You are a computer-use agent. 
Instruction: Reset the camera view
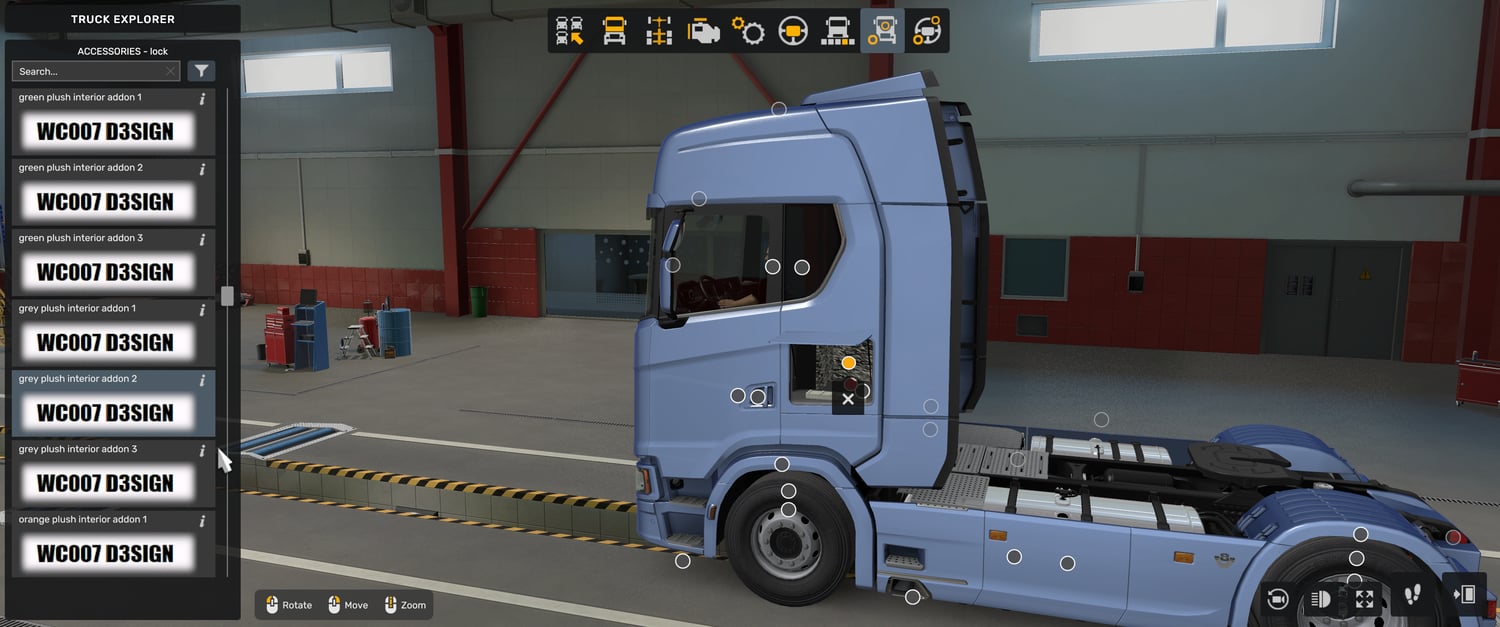click(1277, 598)
